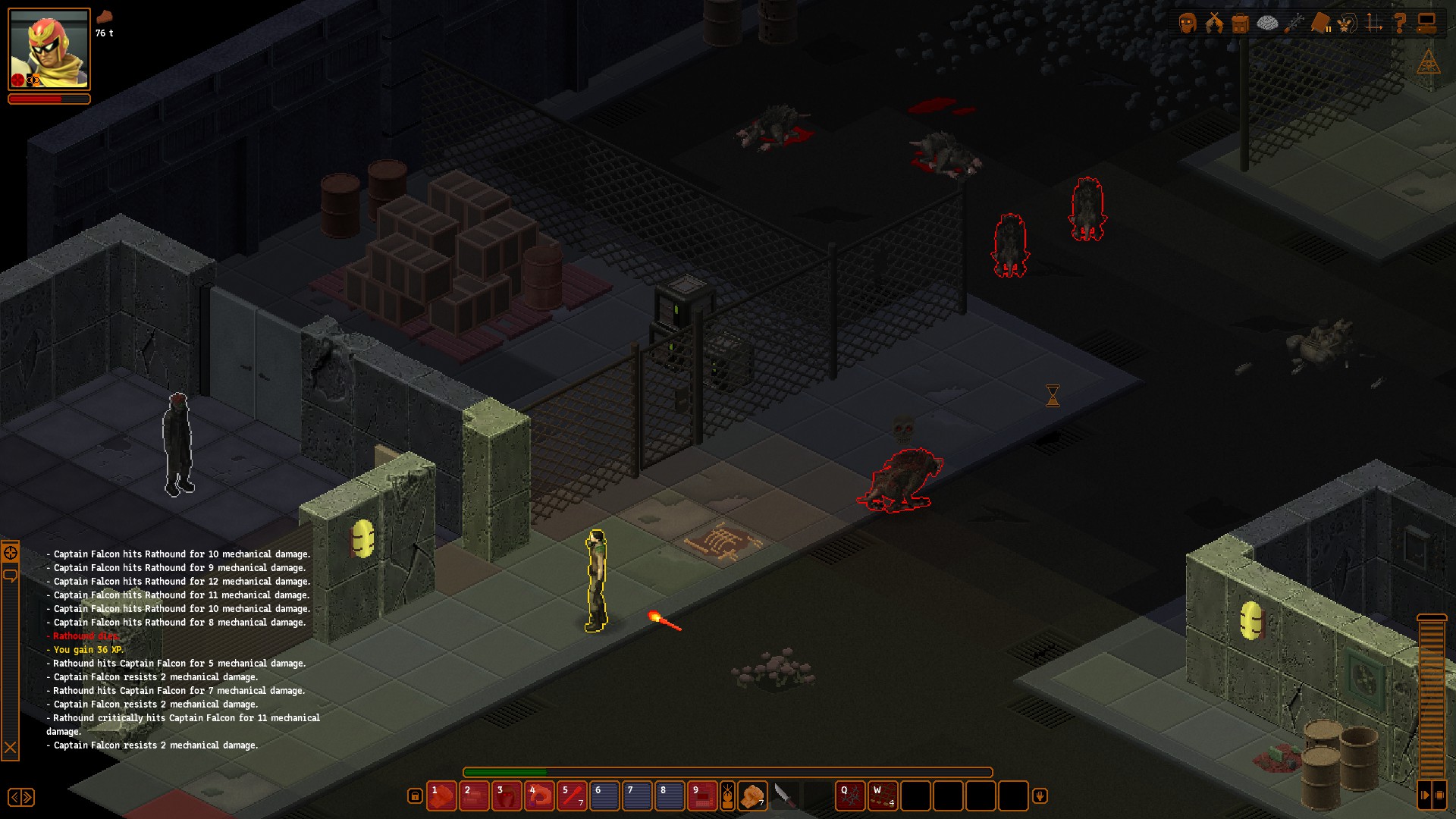This screenshot has width=1456, height=819.
Task: Show the map grid with arrows icon
Action: coord(1374,24)
